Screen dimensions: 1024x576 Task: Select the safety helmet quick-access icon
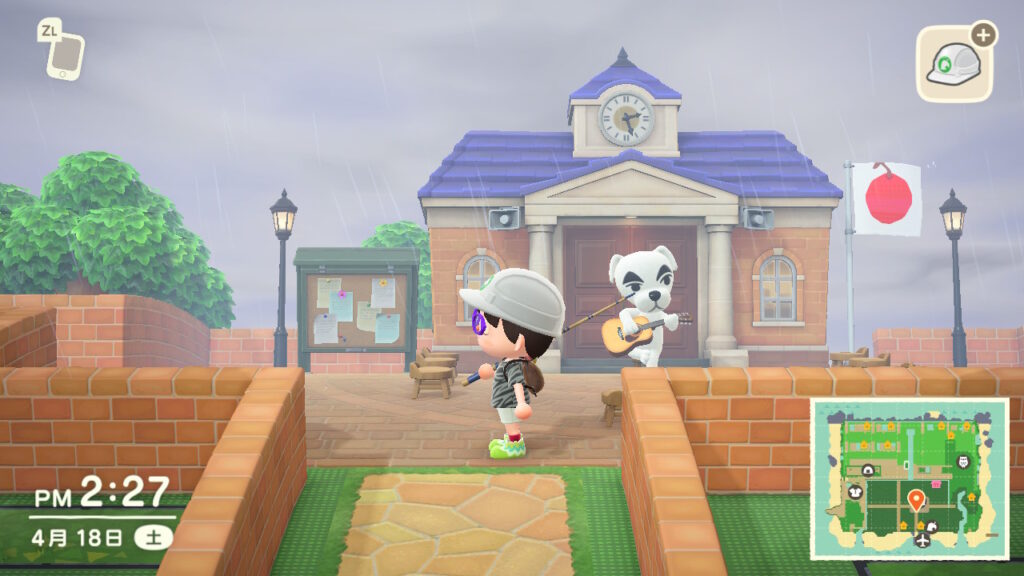(x=953, y=65)
